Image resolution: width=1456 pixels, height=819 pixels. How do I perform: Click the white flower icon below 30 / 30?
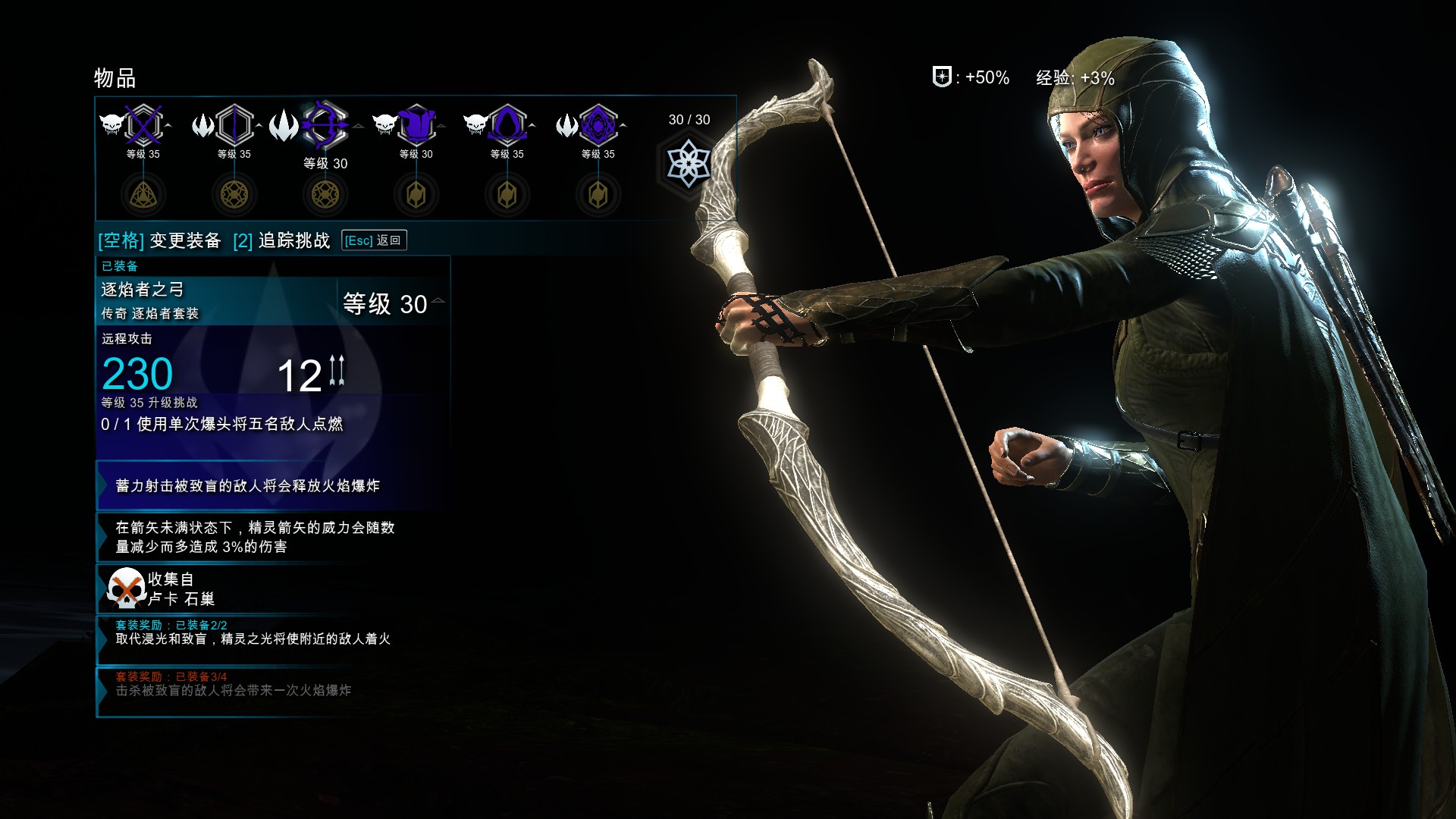[688, 164]
